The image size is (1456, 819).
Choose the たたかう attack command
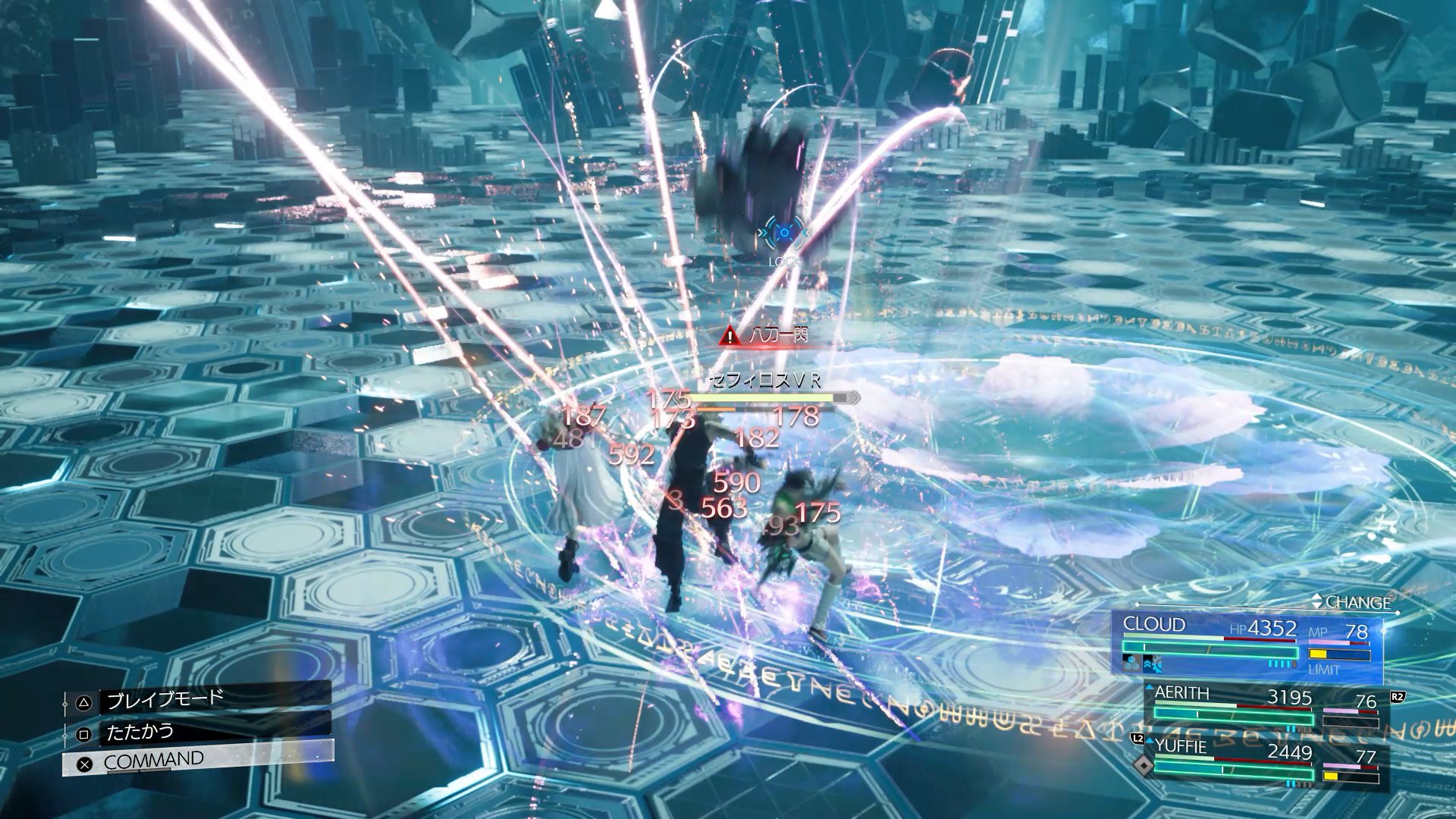tap(199, 733)
